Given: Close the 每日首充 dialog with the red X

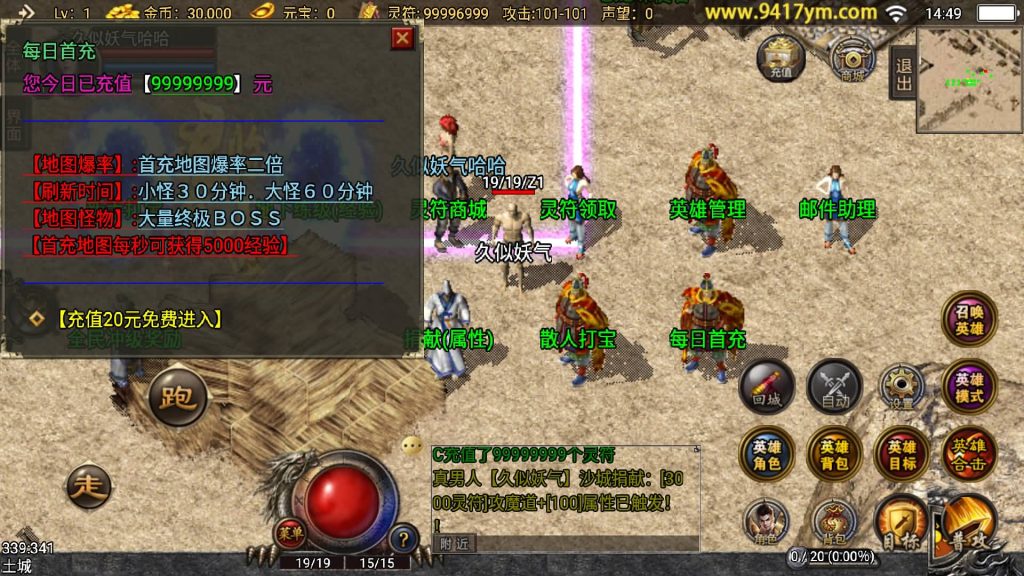Looking at the screenshot, I should point(402,38).
